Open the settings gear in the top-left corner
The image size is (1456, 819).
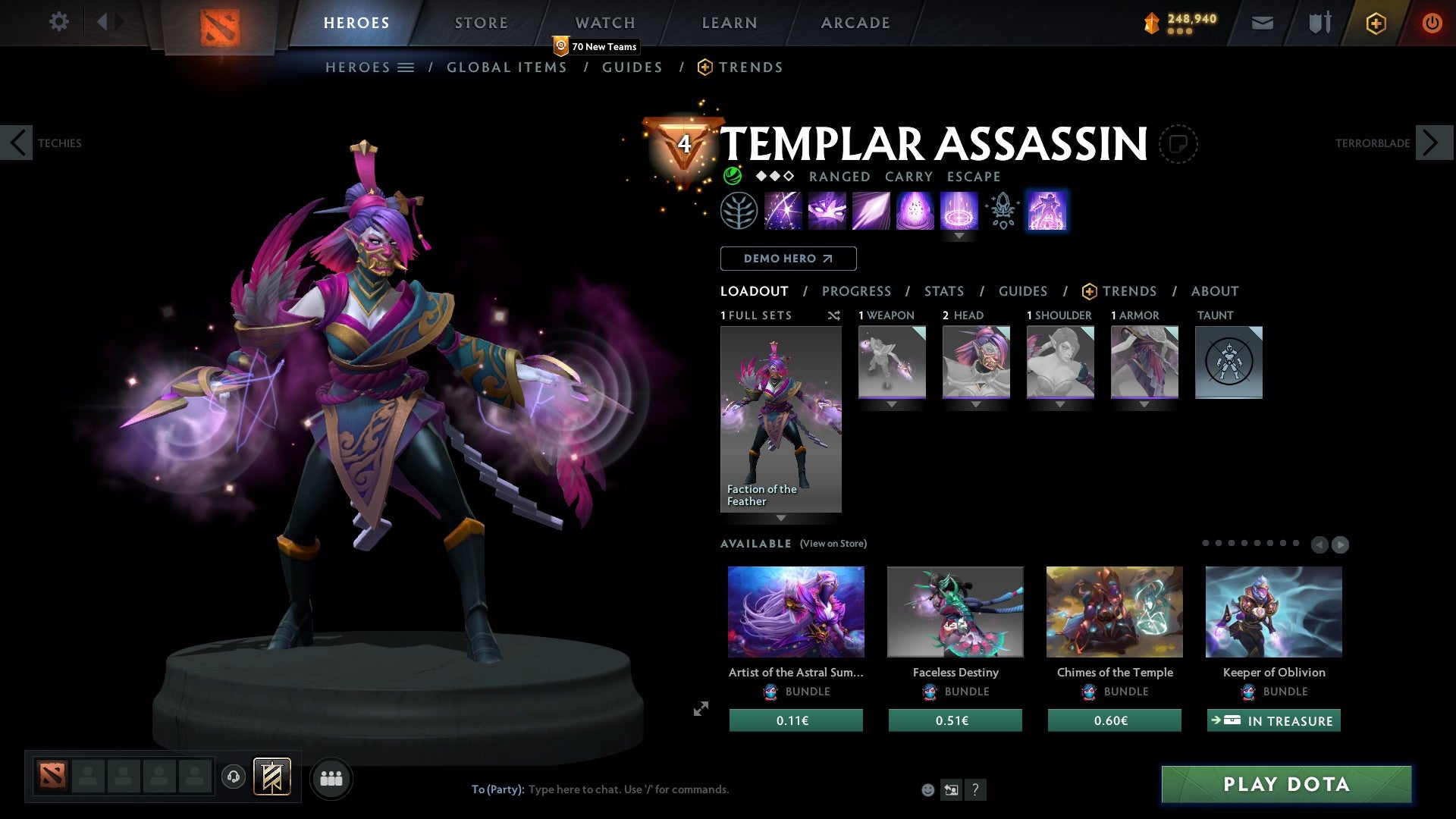58,22
